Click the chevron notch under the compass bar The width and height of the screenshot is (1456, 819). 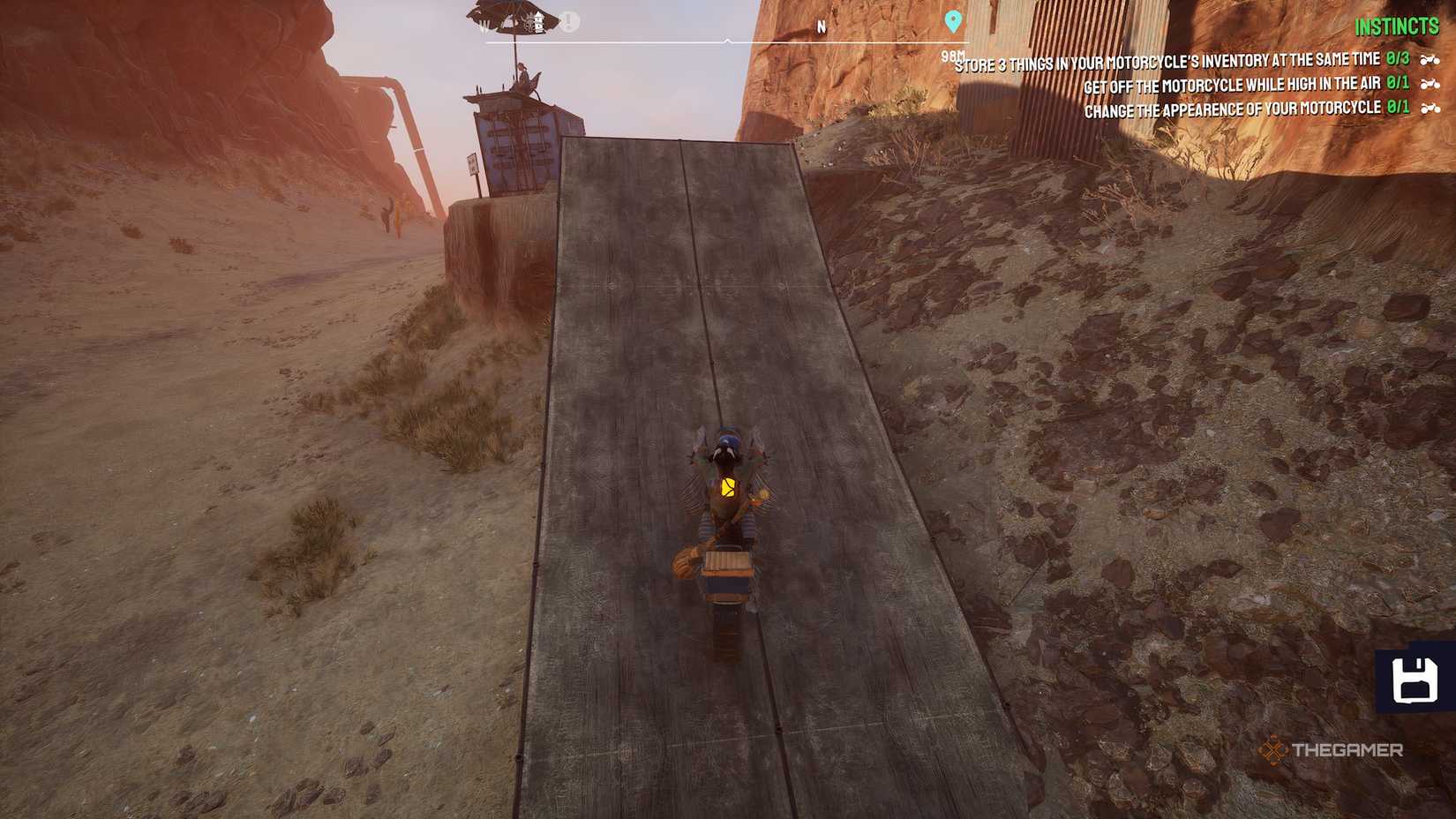[727, 41]
